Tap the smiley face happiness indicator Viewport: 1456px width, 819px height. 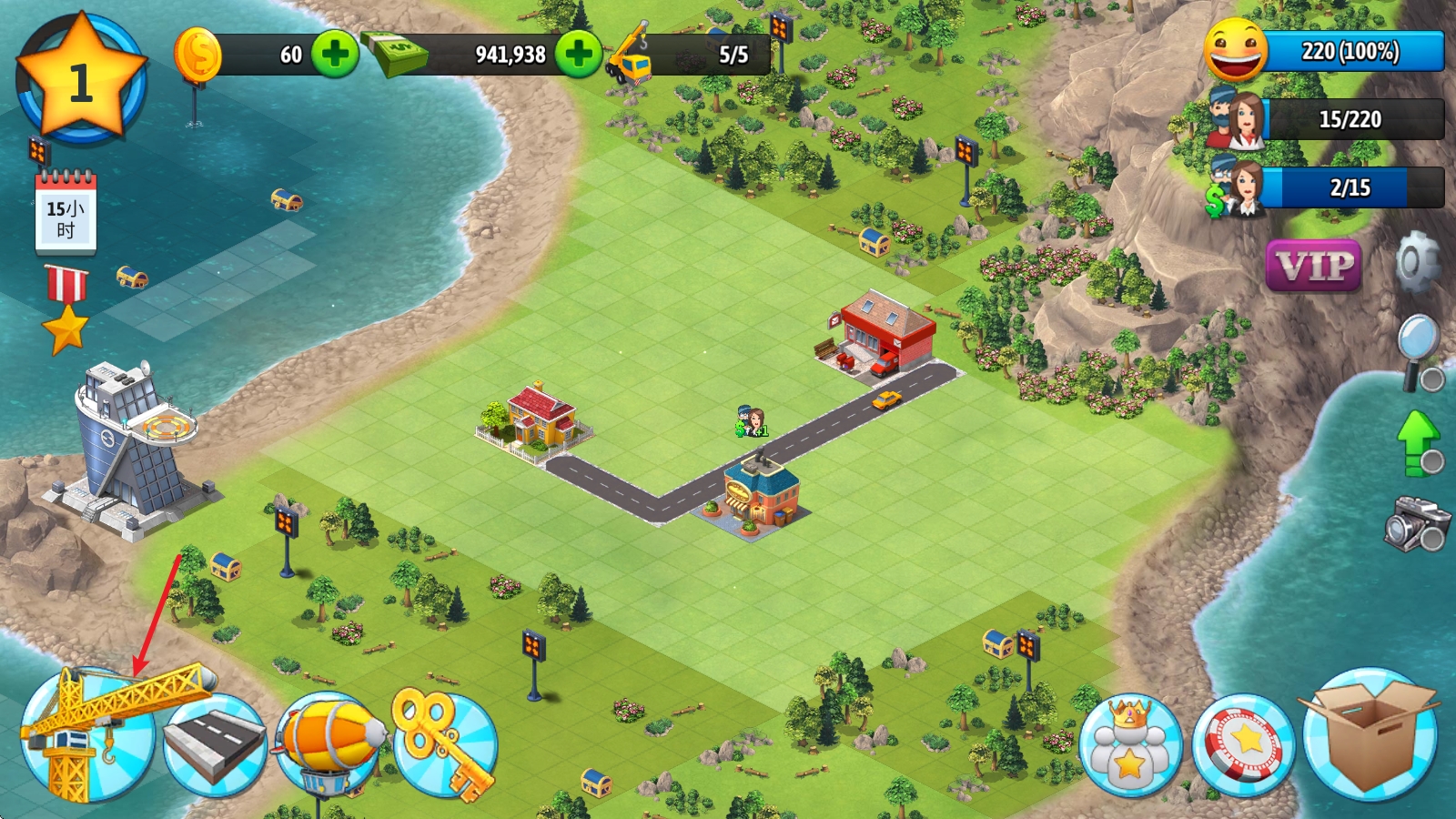(x=1236, y=51)
